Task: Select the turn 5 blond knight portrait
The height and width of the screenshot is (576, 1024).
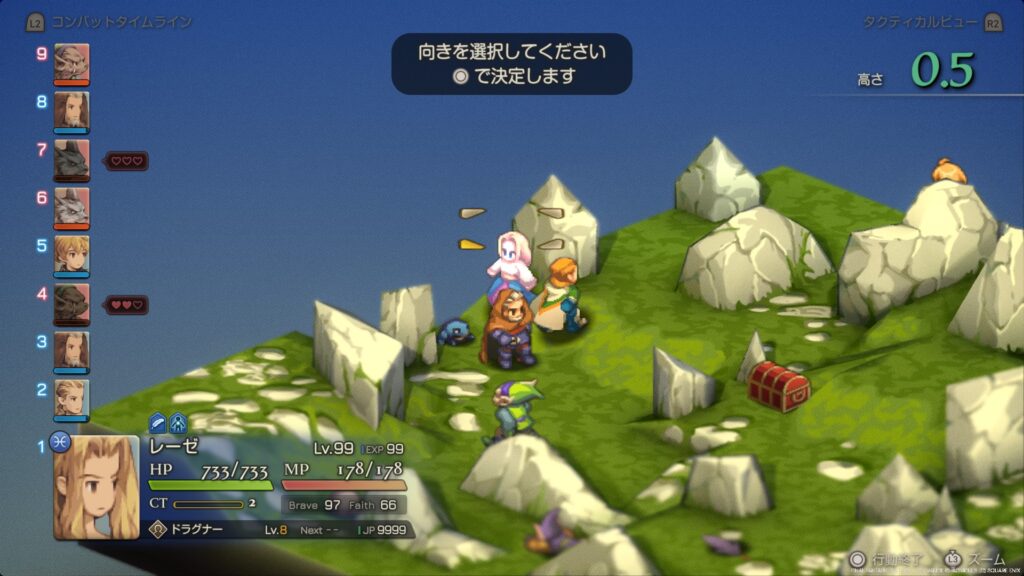Action: click(x=71, y=253)
